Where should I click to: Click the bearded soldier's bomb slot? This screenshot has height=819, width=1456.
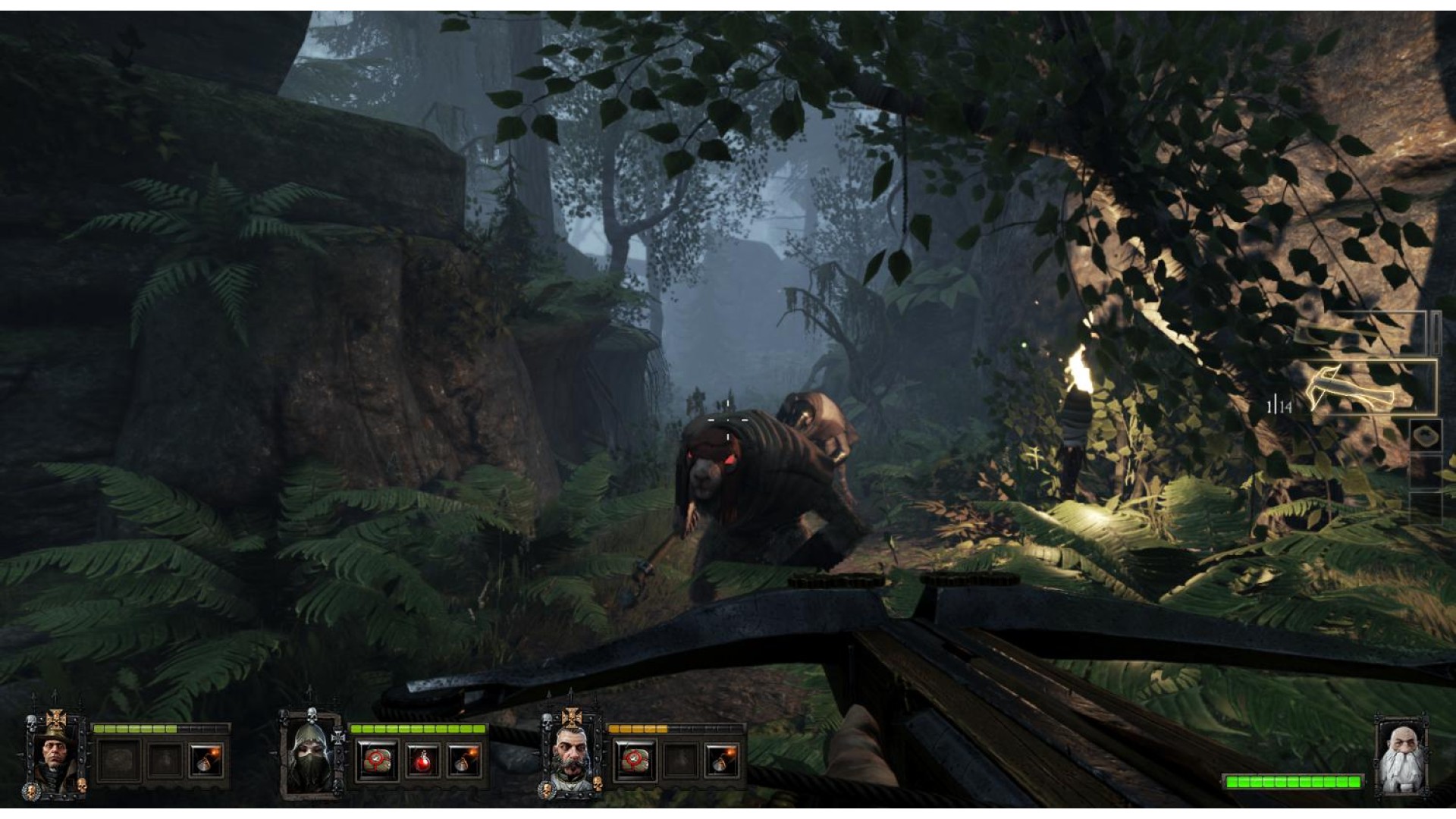pyautogui.click(x=721, y=761)
